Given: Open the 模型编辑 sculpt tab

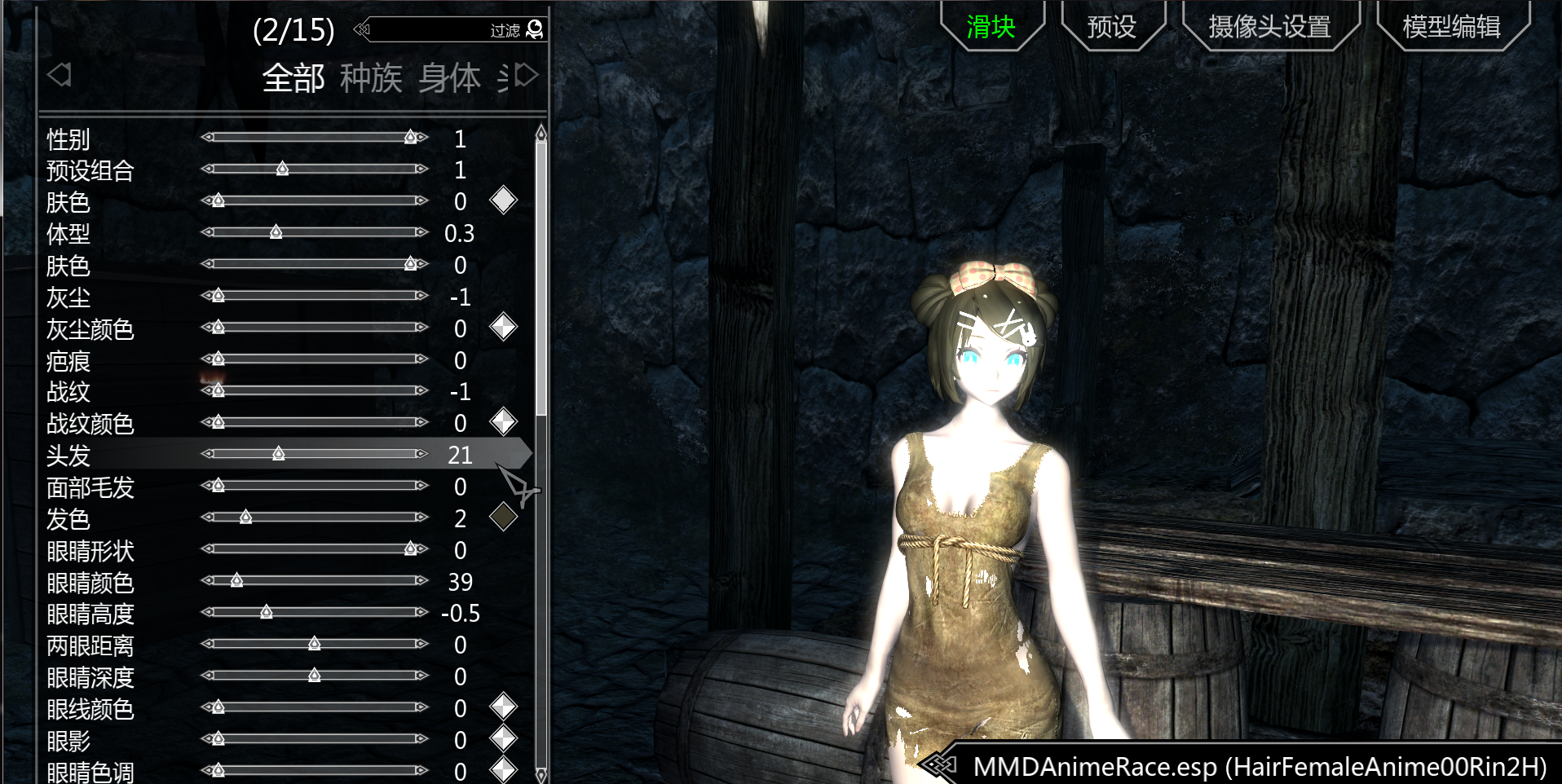Looking at the screenshot, I should click(1451, 27).
